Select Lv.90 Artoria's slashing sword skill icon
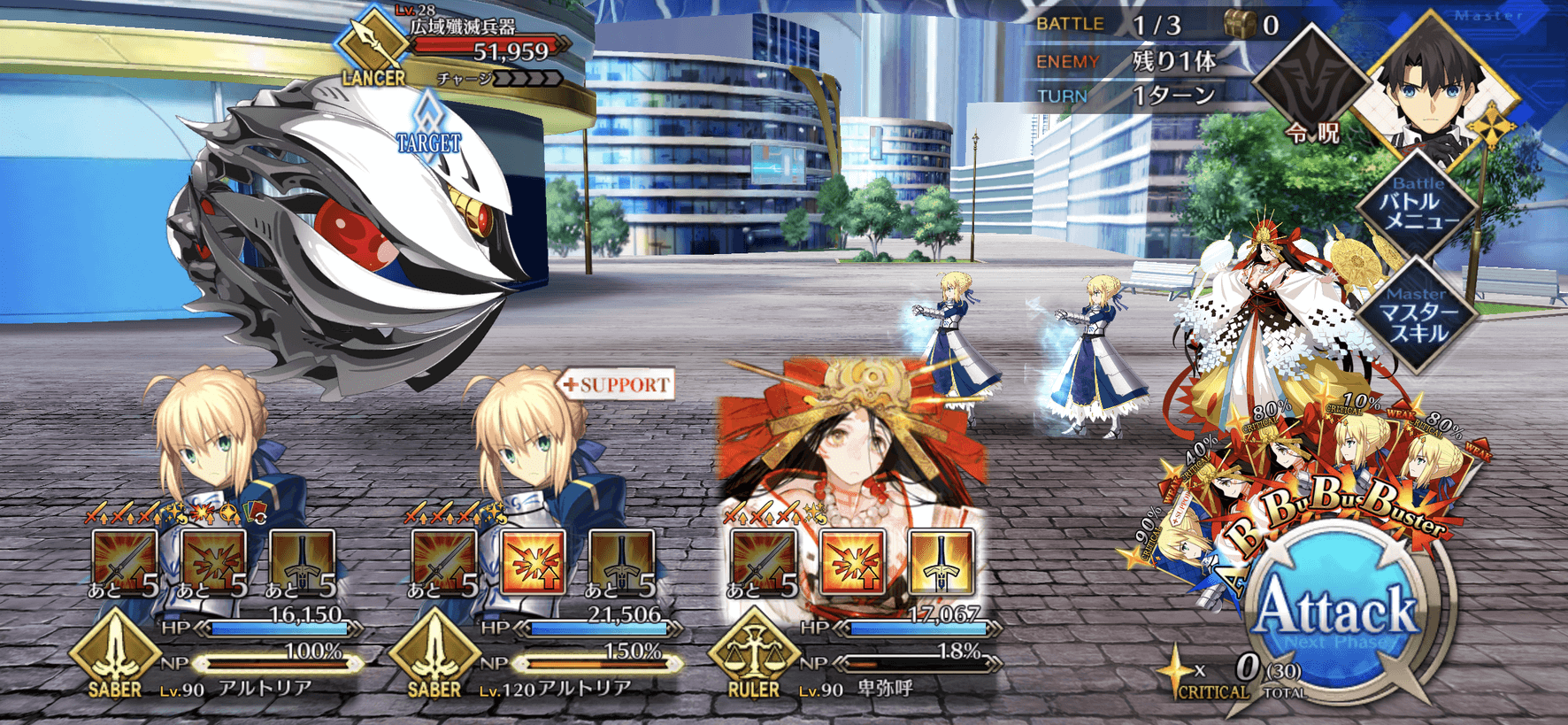This screenshot has height=725, width=1568. [x=125, y=562]
